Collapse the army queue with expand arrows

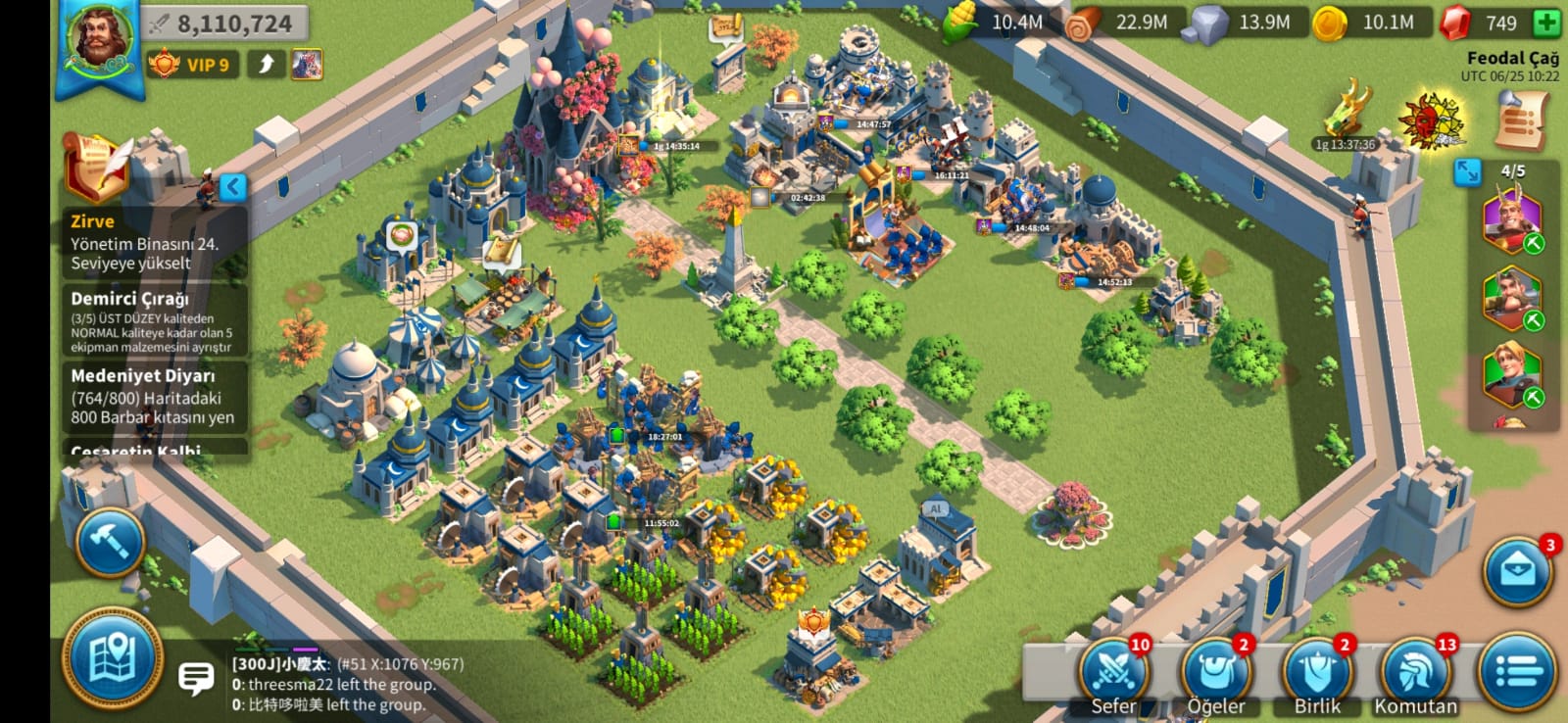tap(1467, 171)
